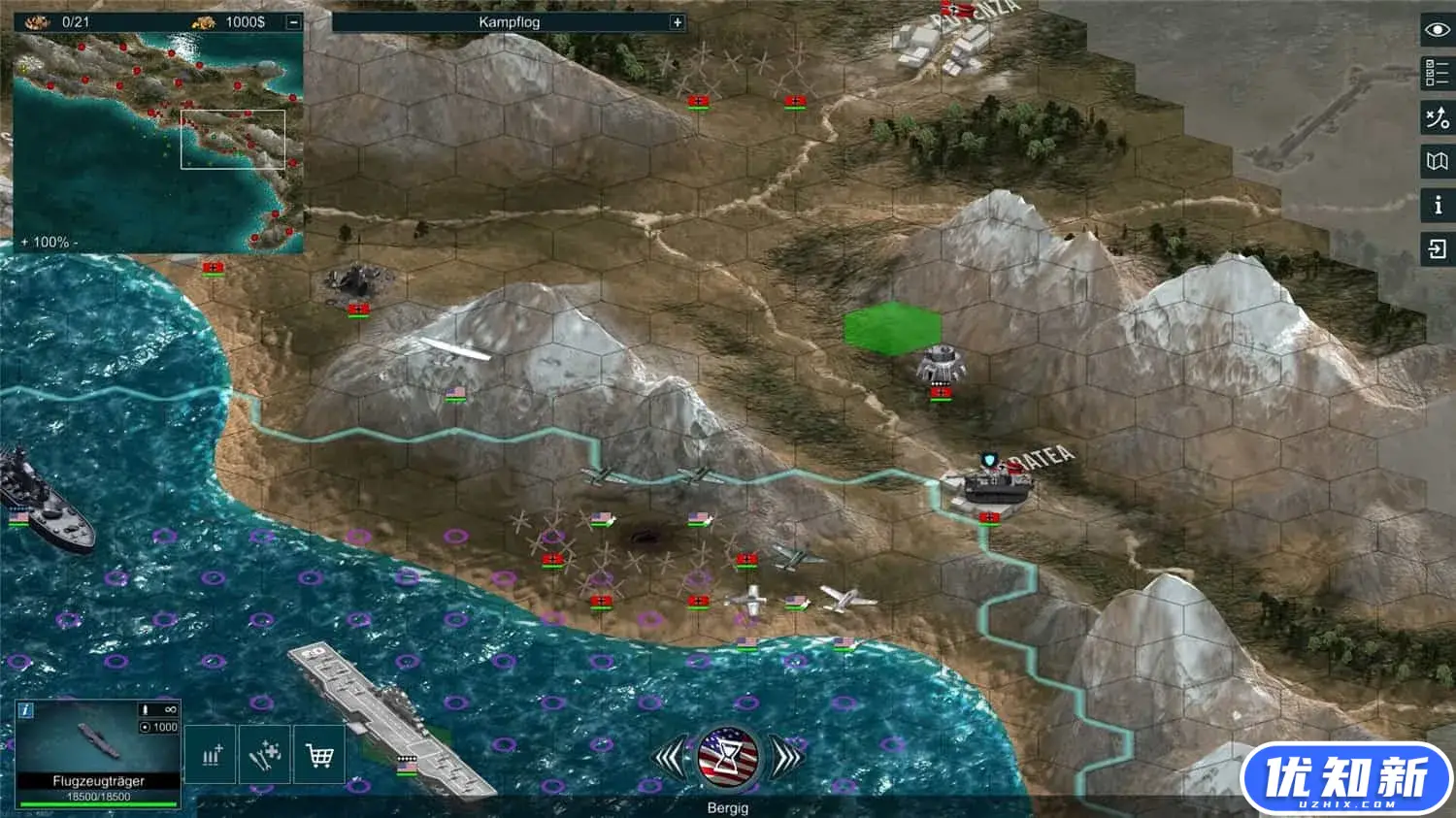Screen dimensions: 1456x818
Task: Open the info panel from the sidebar
Action: tap(1436, 204)
